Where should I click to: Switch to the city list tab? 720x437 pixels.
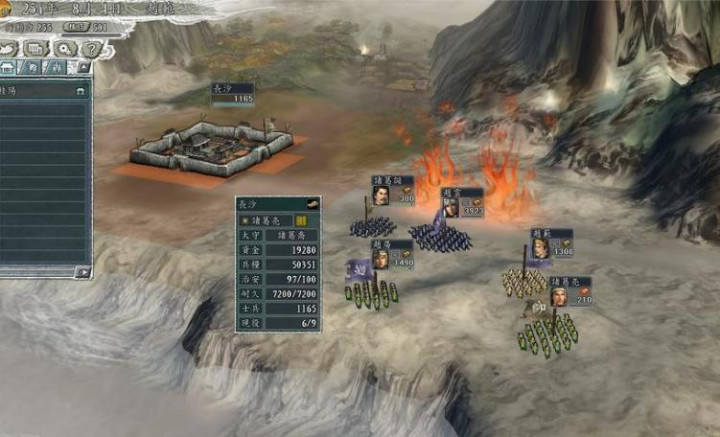point(9,68)
